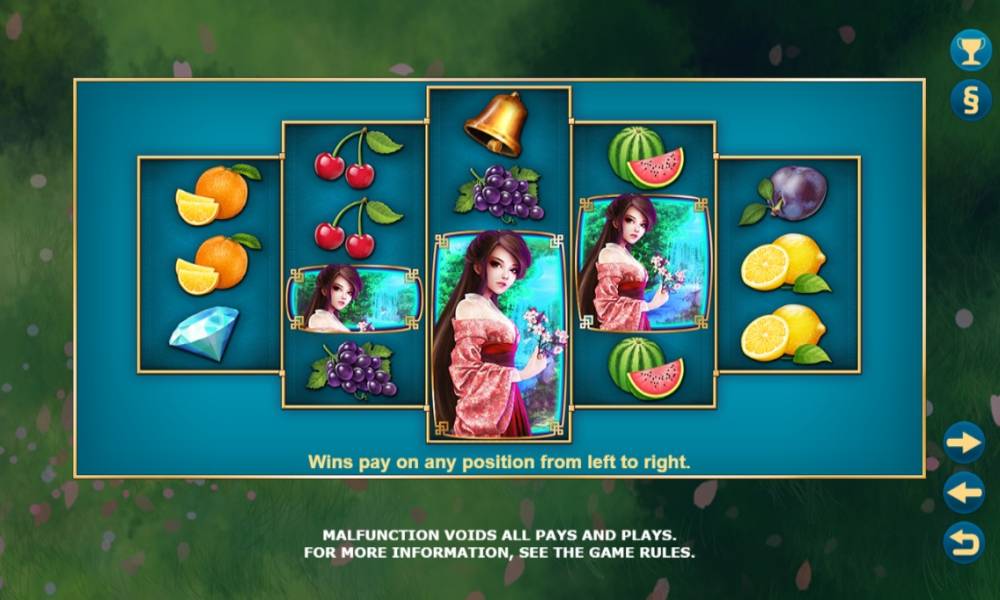Return to the game with back arrow

(x=964, y=542)
